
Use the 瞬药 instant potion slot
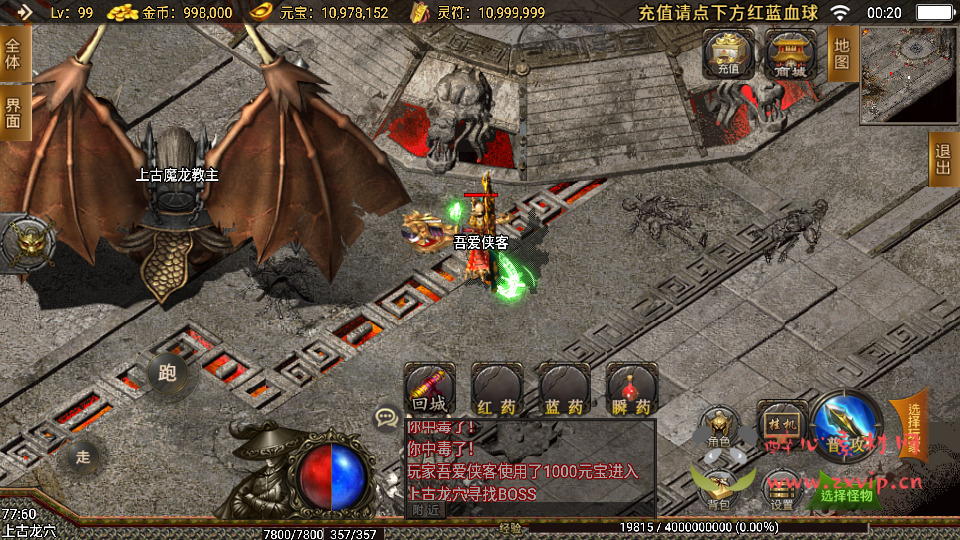click(x=630, y=389)
